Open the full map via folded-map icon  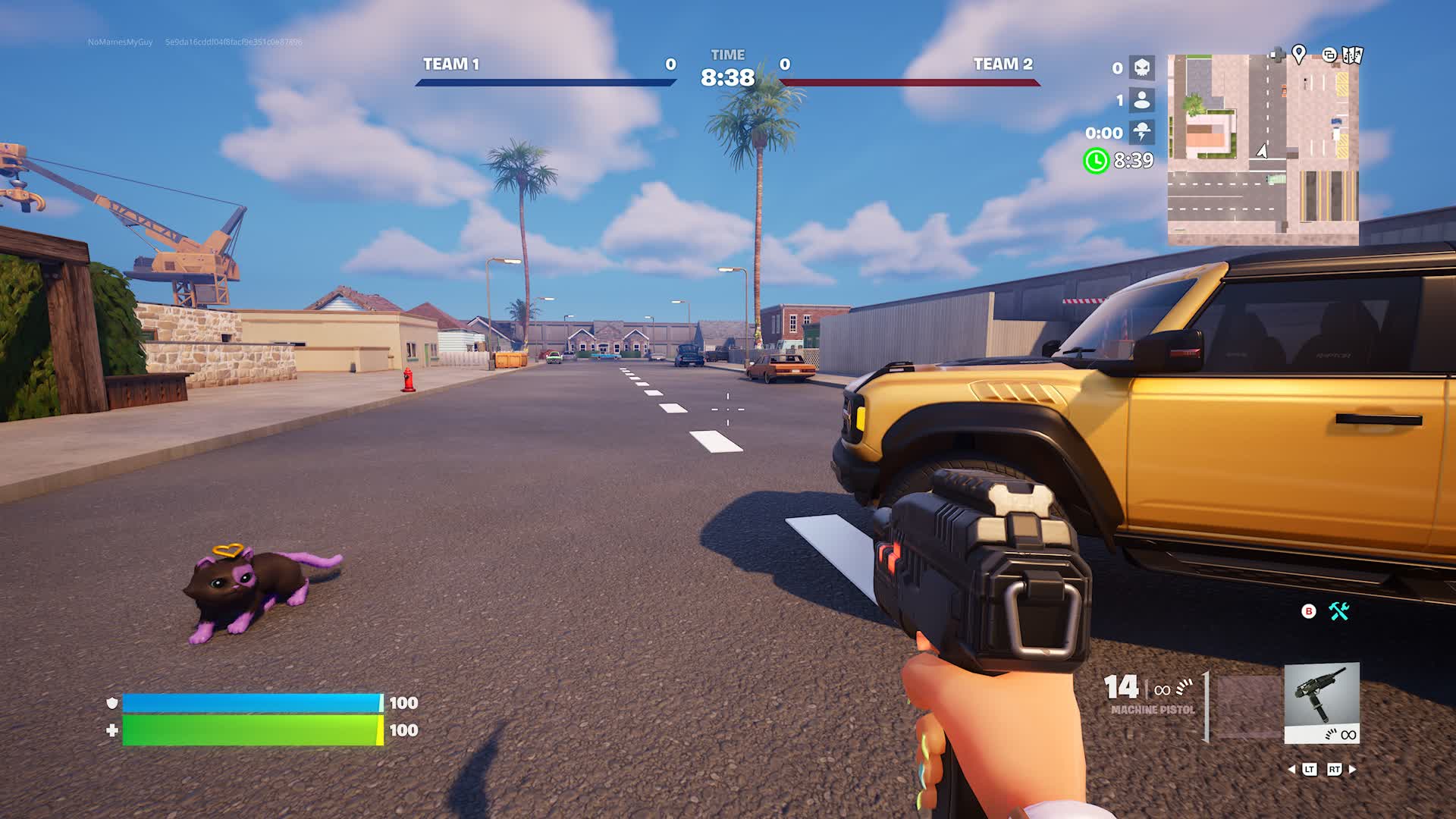(1353, 55)
